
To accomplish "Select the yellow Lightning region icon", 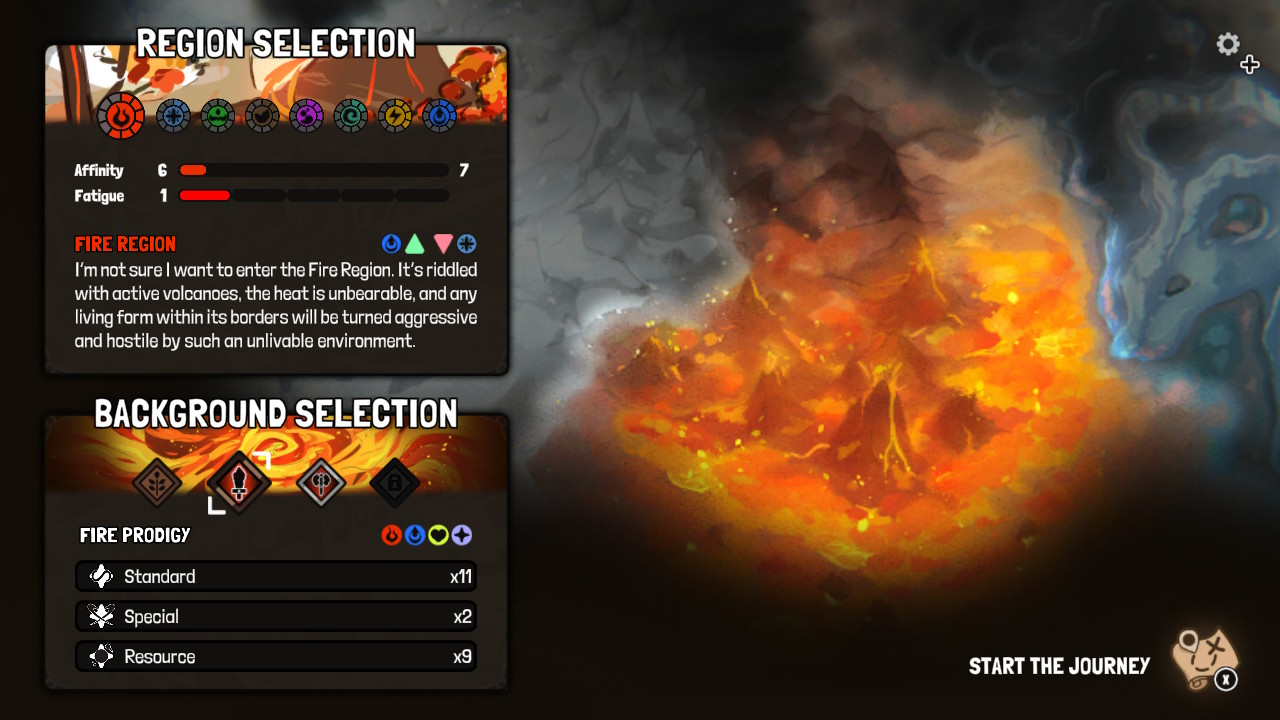I will point(394,115).
